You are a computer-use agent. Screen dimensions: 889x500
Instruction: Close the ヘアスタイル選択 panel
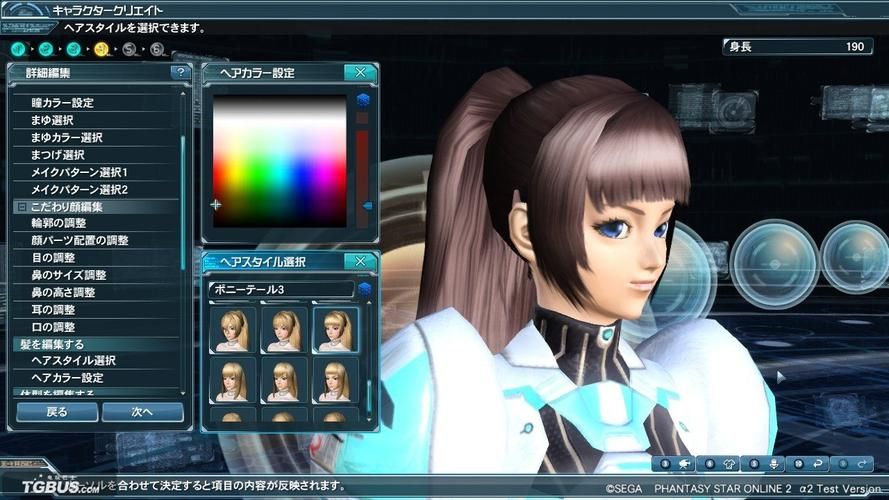coord(359,262)
